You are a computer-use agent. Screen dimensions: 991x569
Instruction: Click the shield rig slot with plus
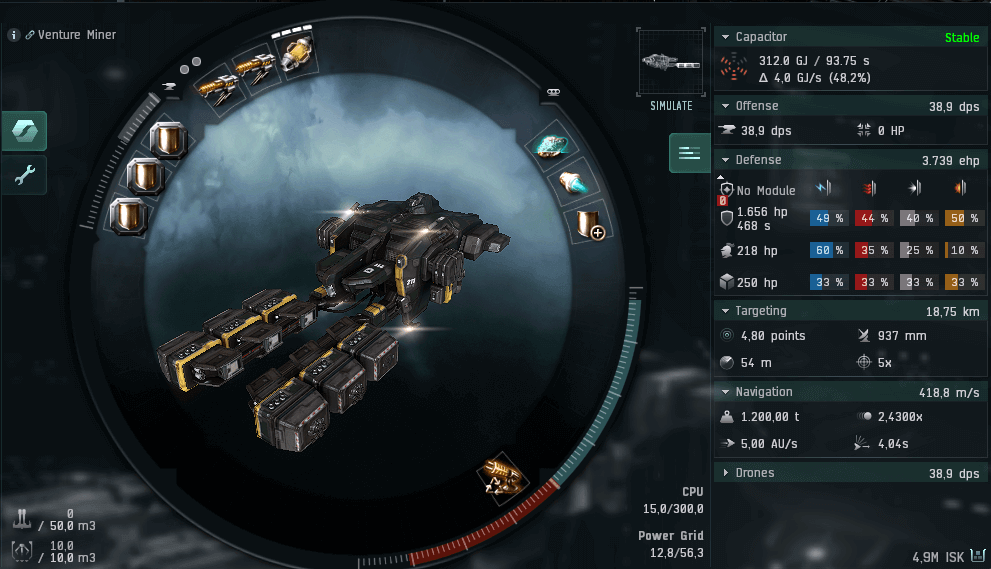(x=587, y=224)
